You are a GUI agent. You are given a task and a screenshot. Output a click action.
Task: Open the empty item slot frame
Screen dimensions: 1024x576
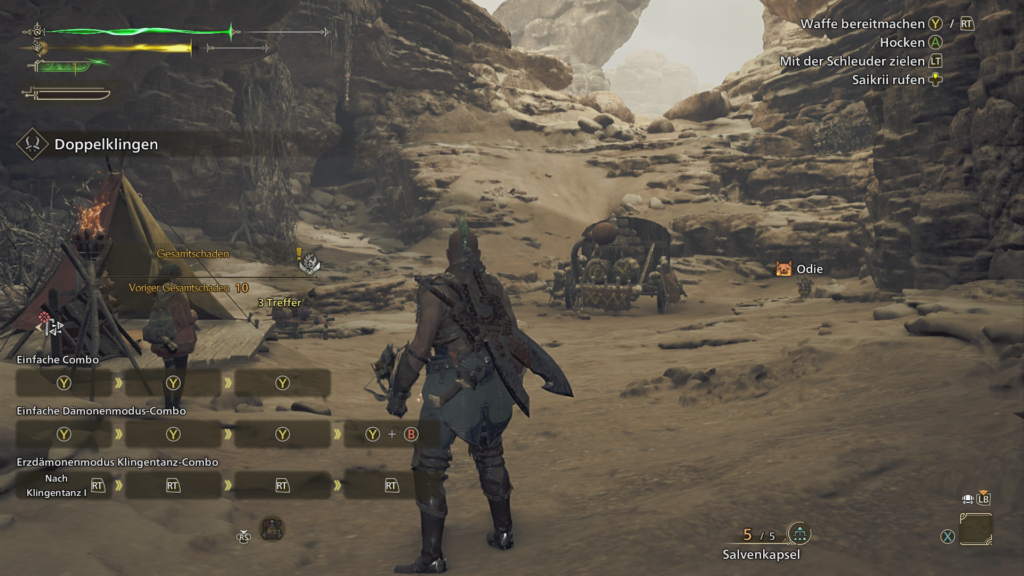click(976, 529)
